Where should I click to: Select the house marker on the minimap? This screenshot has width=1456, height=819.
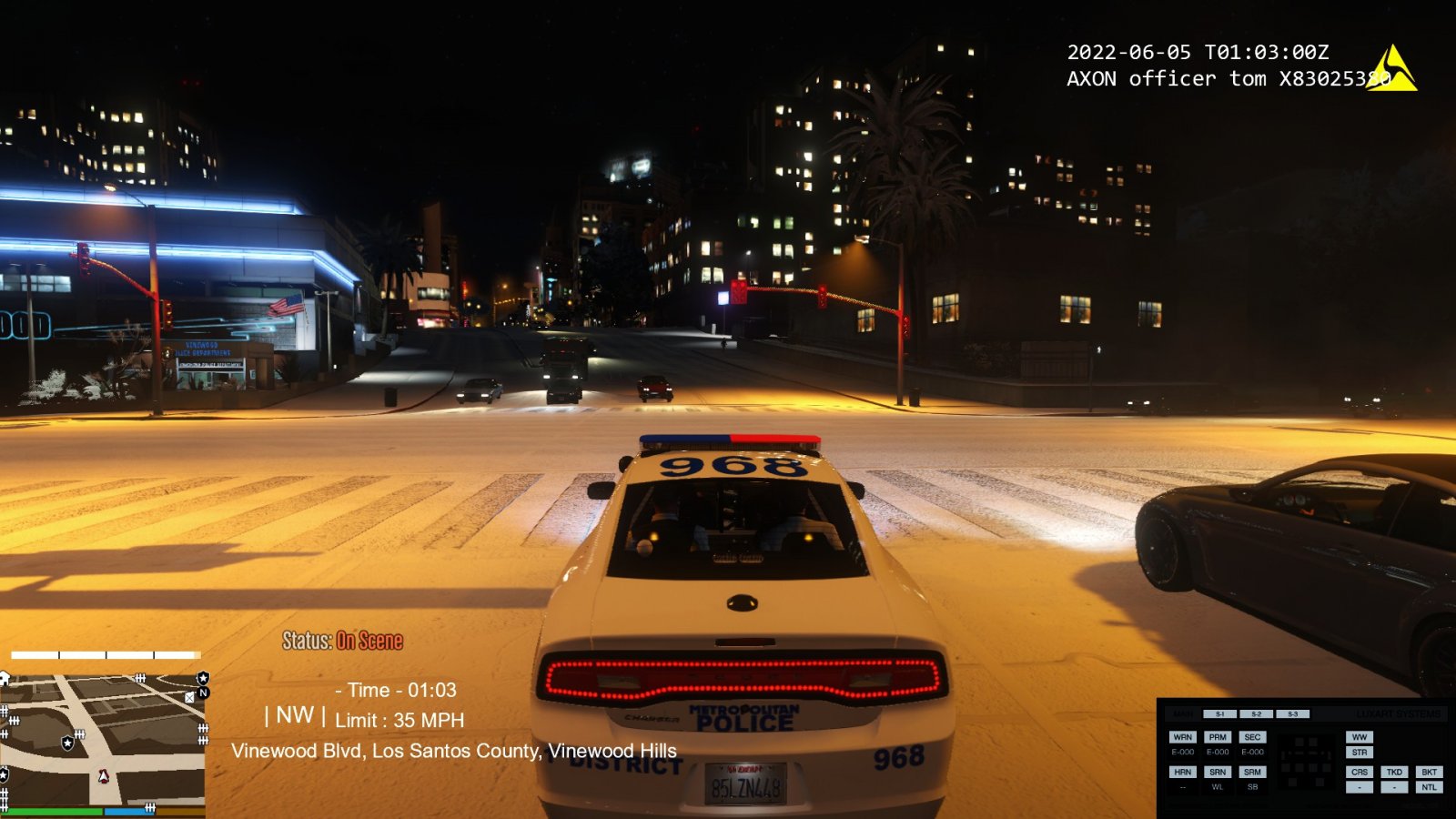tap(5, 678)
